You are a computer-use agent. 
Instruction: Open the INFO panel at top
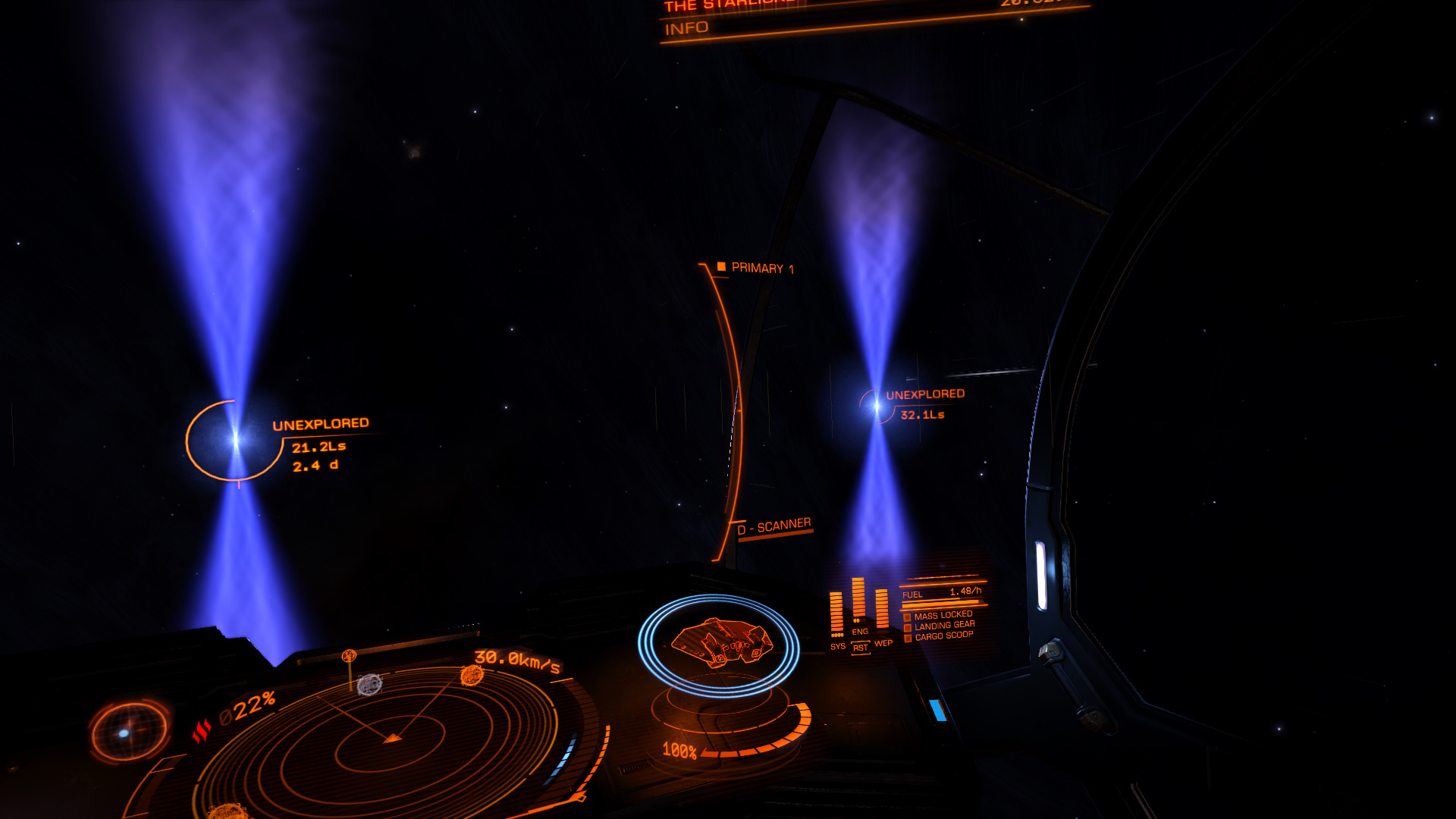pos(686,29)
